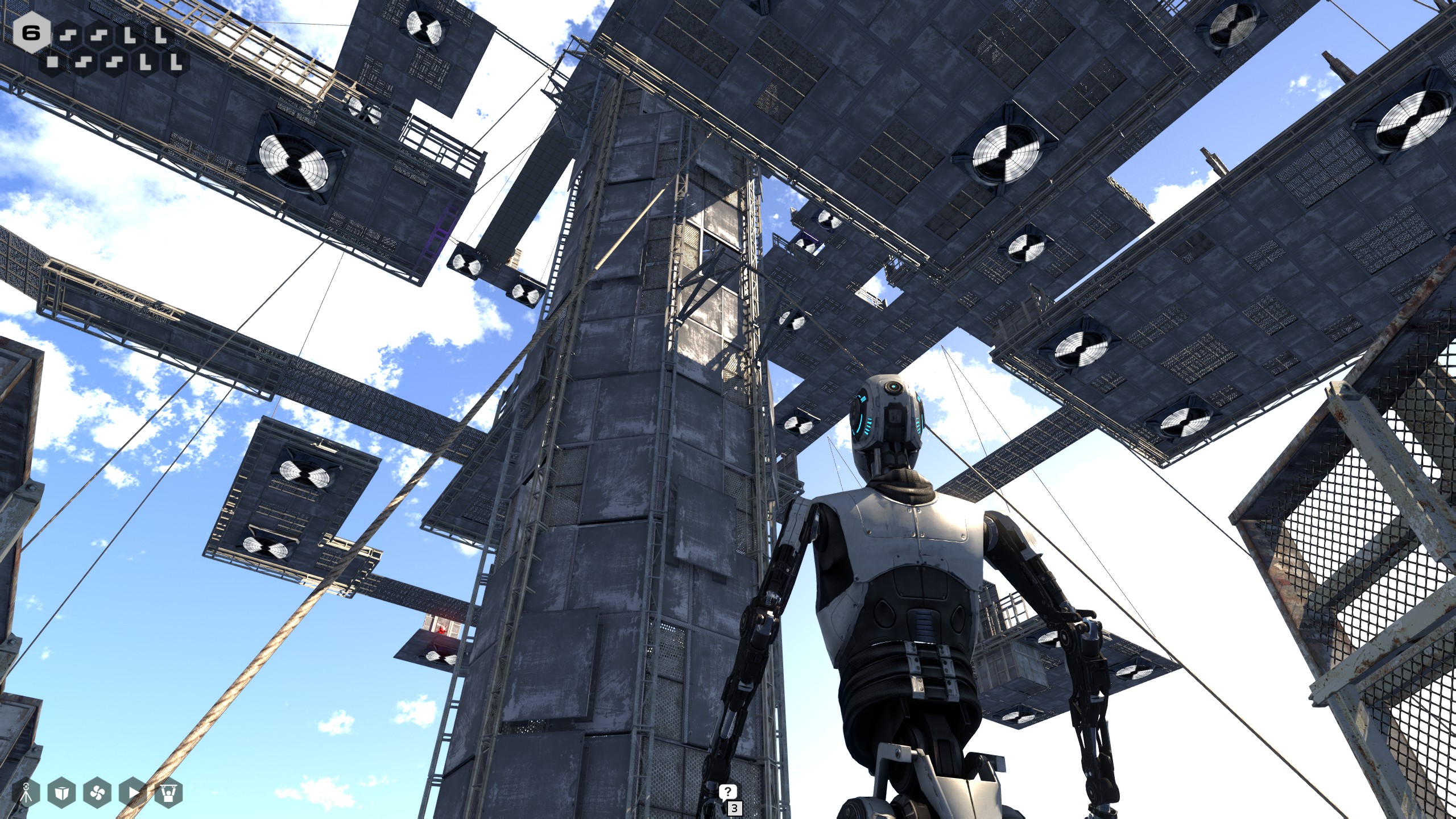This screenshot has height=819, width=1456.
Task: Toggle the square tetromino sigil slot
Action: [x=52, y=62]
